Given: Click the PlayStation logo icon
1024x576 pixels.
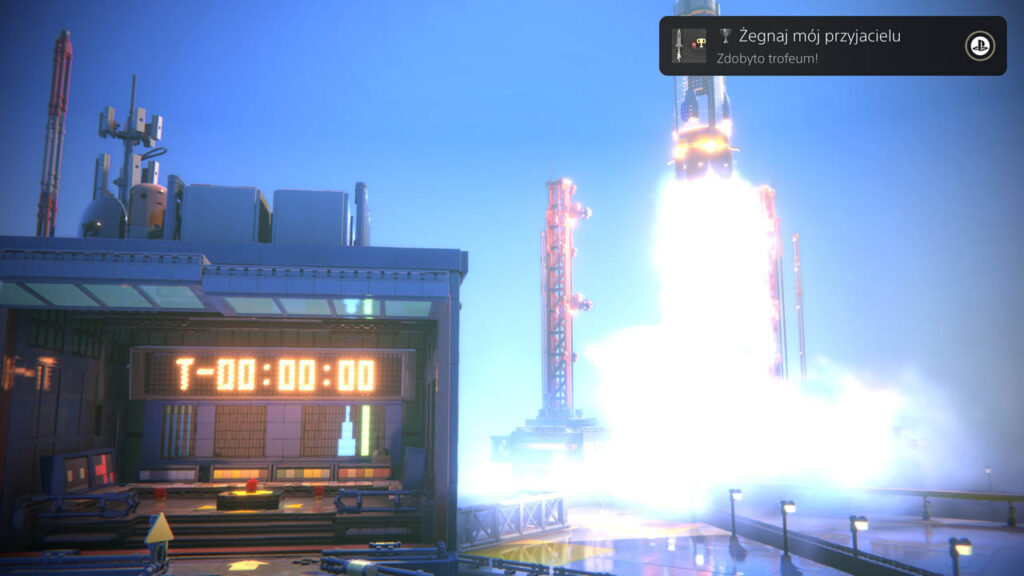Looking at the screenshot, I should [x=979, y=46].
